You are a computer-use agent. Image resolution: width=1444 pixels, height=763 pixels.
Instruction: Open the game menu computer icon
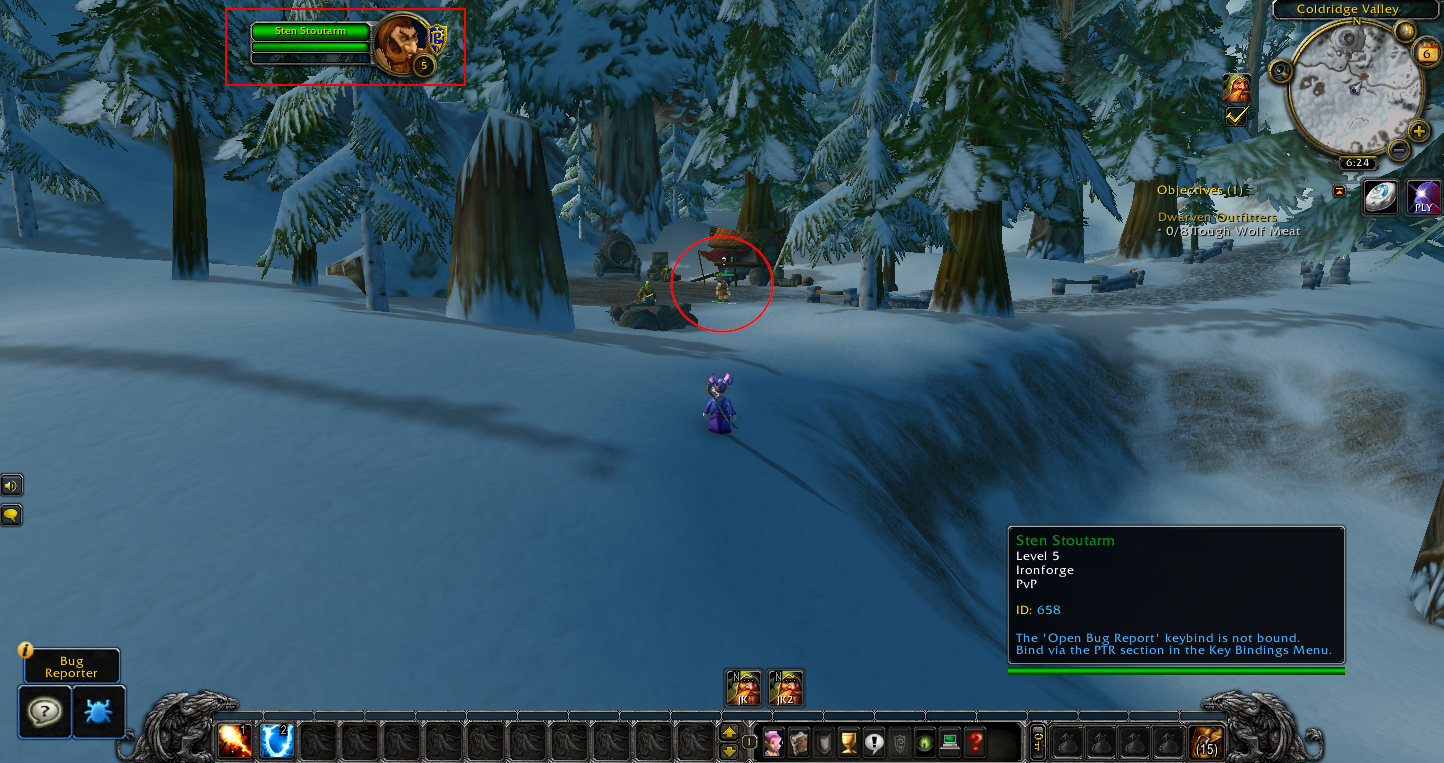(x=951, y=743)
